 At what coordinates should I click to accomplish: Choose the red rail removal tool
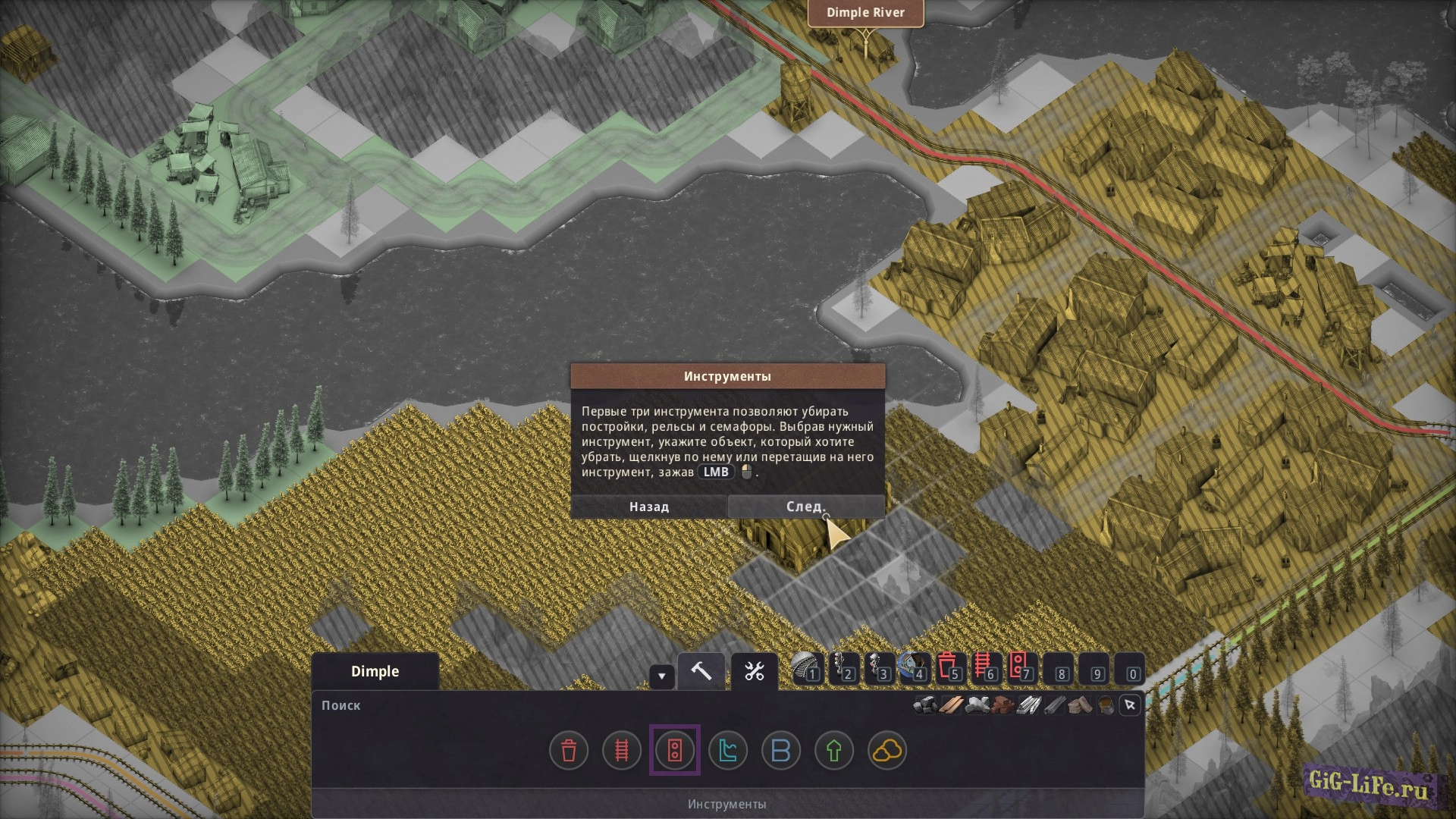(622, 751)
